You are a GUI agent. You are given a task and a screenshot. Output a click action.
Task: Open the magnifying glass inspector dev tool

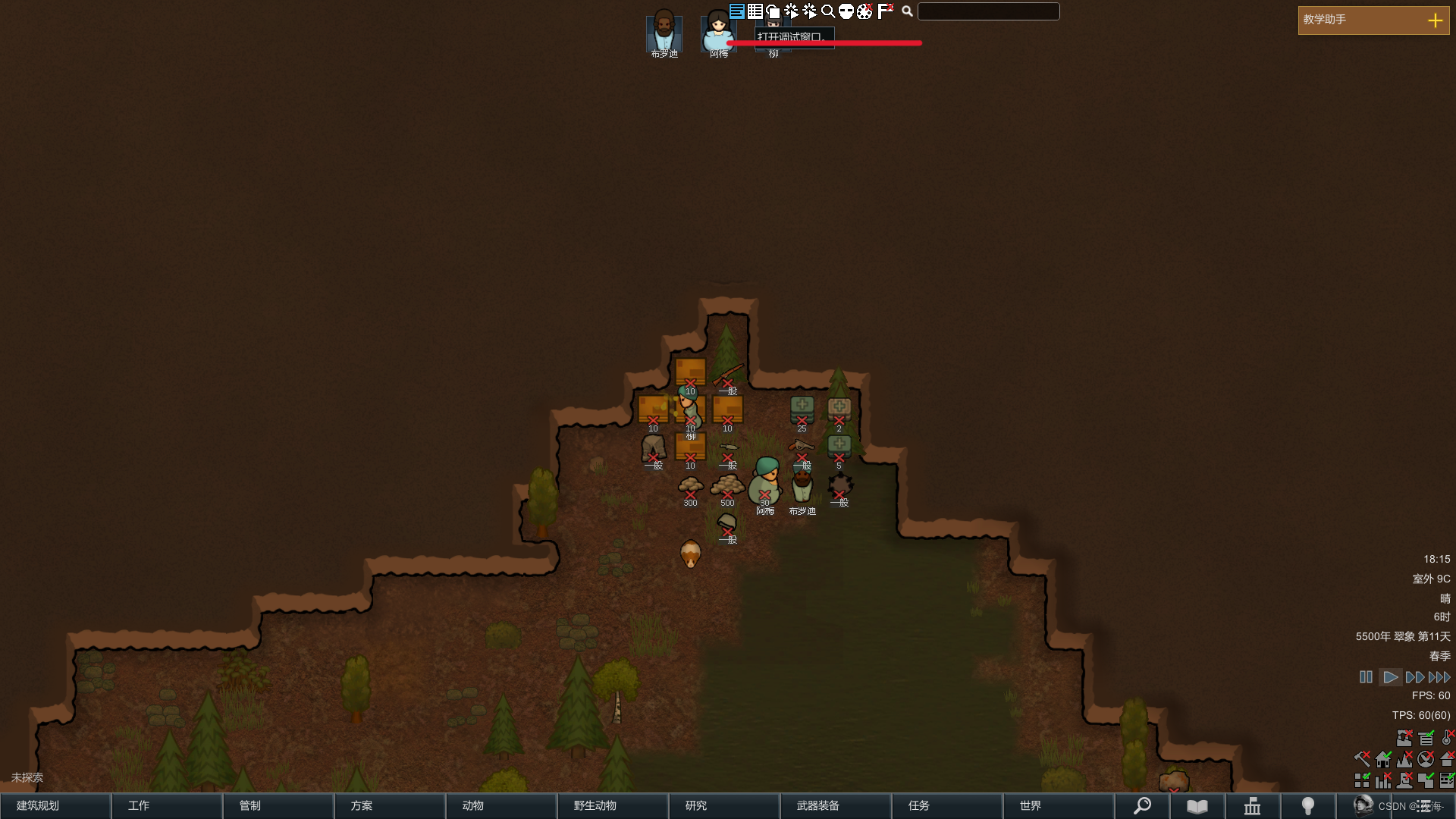(828, 11)
